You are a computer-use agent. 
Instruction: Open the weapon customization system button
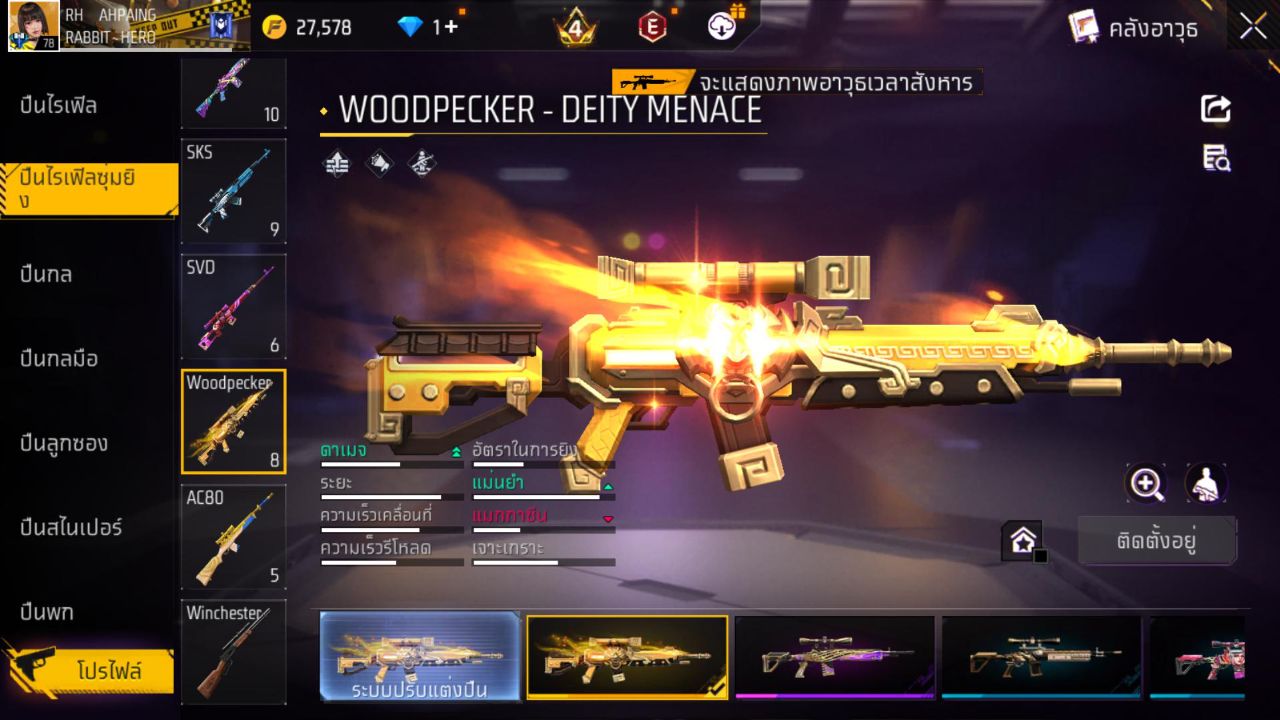pos(420,660)
